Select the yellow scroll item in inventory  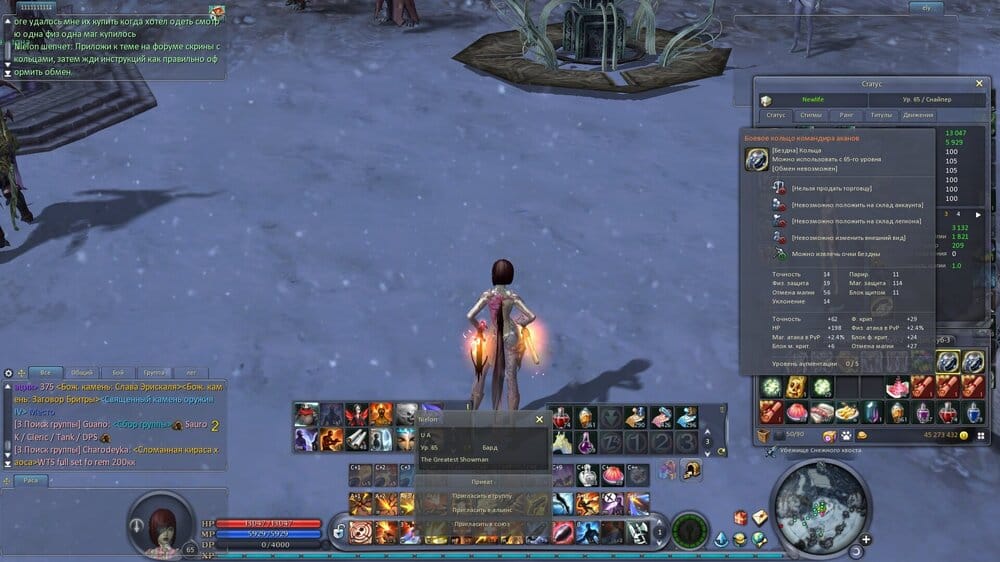click(x=796, y=387)
